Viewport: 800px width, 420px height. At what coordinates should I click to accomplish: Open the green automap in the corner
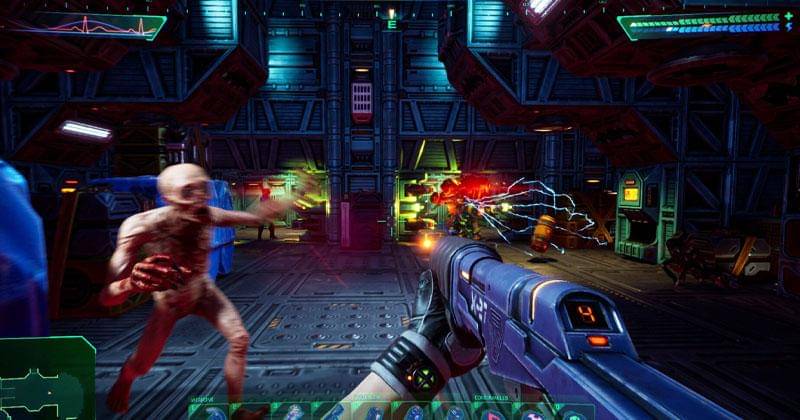(x=45, y=378)
